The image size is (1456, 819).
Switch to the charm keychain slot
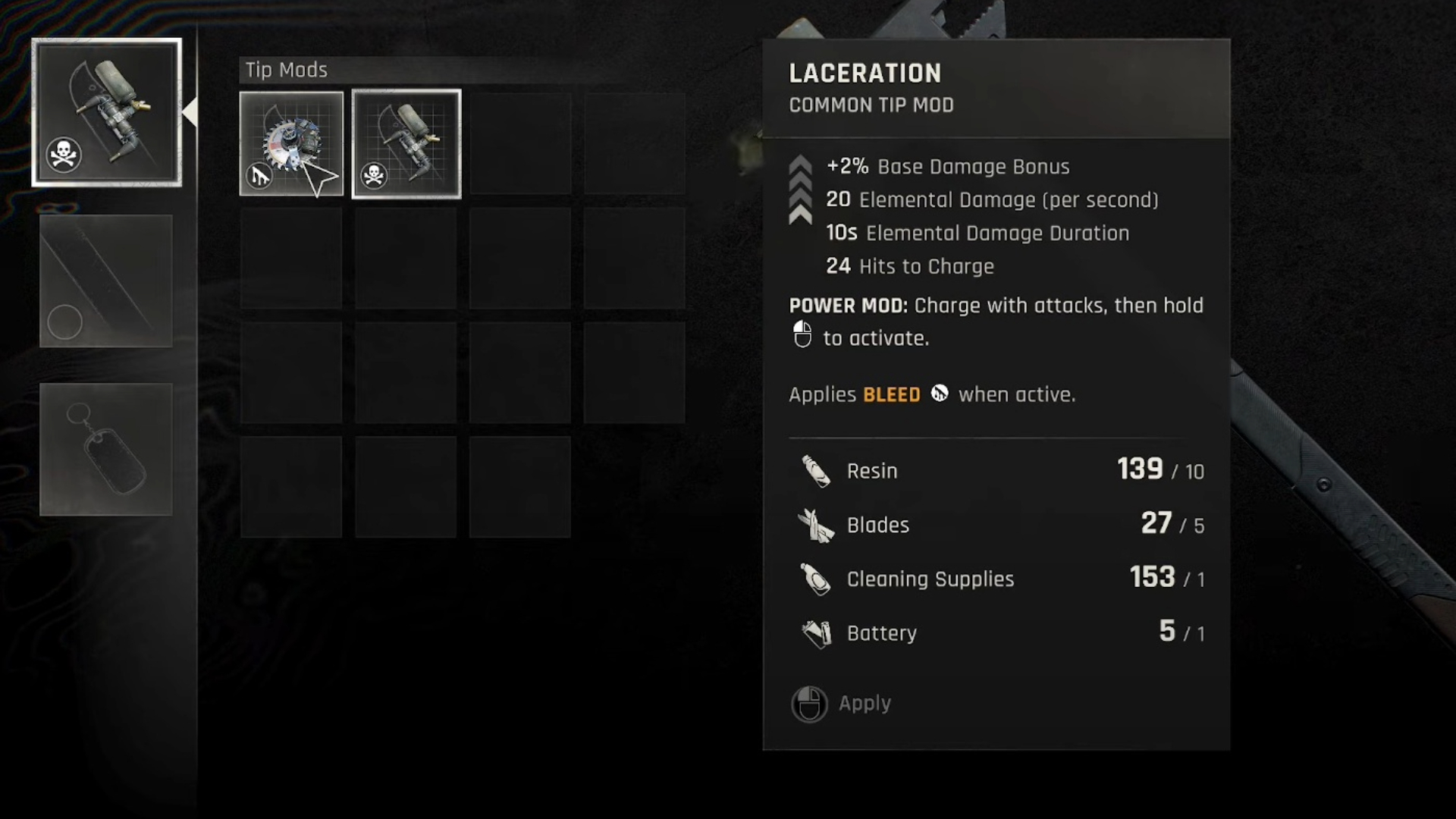[106, 449]
